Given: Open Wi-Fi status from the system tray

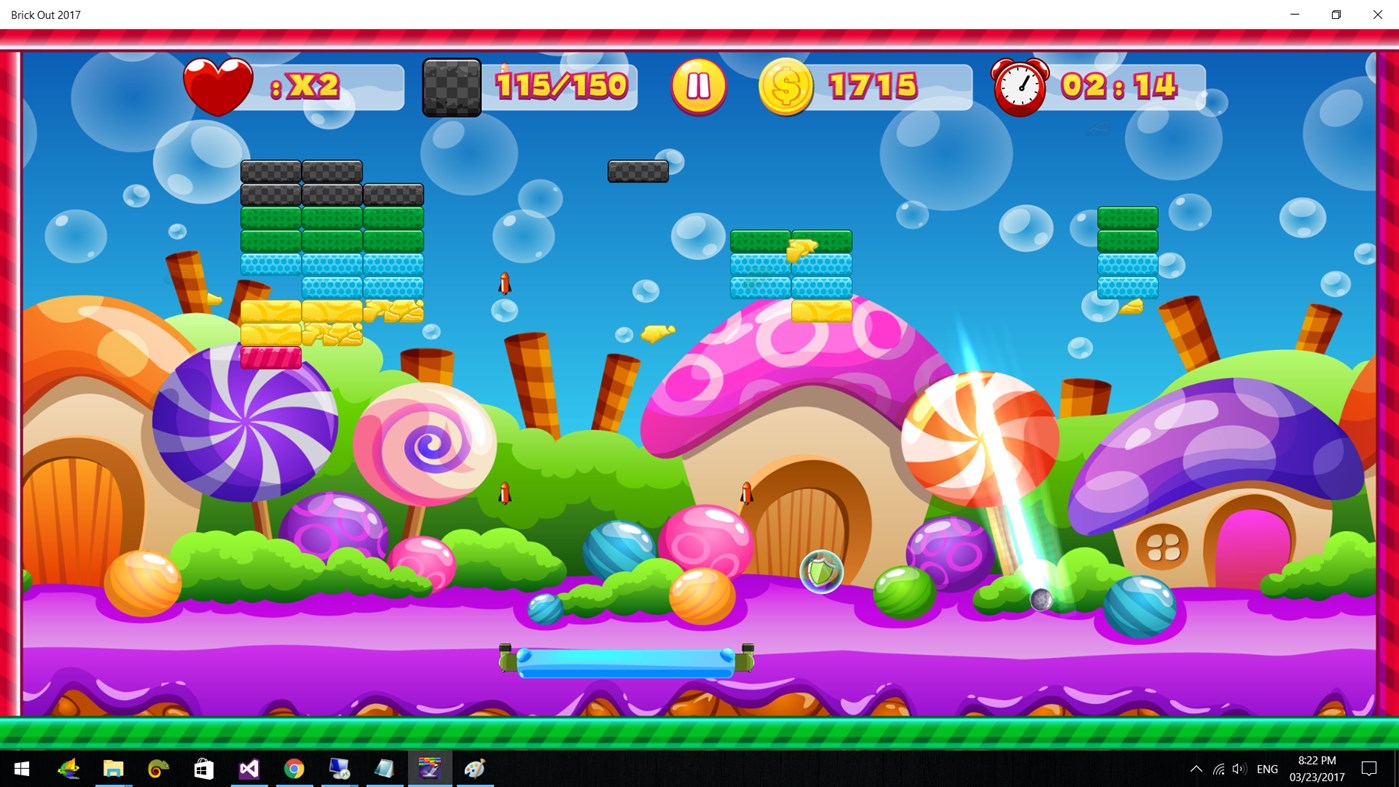Looking at the screenshot, I should click(1217, 768).
